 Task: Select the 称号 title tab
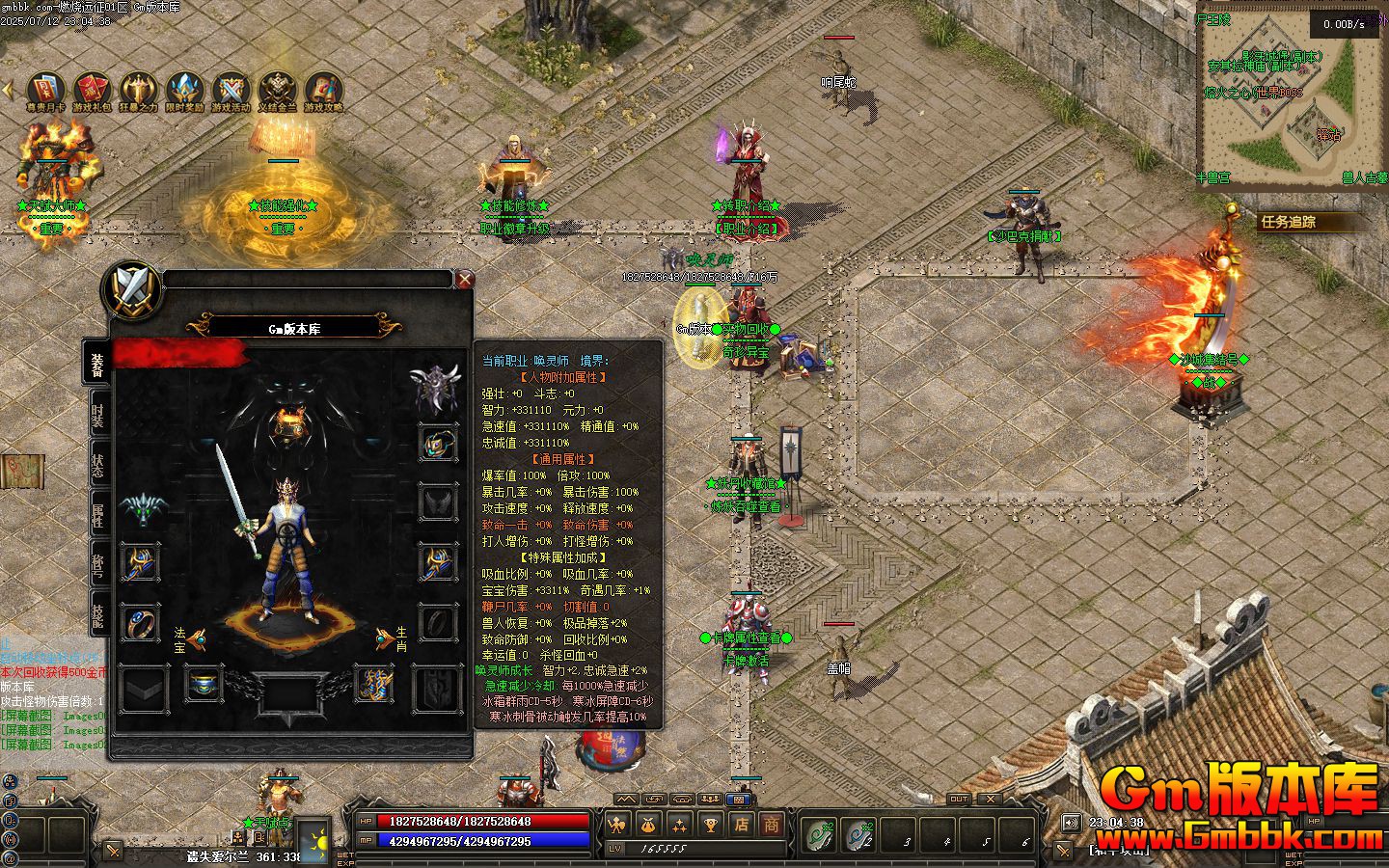coord(98,562)
